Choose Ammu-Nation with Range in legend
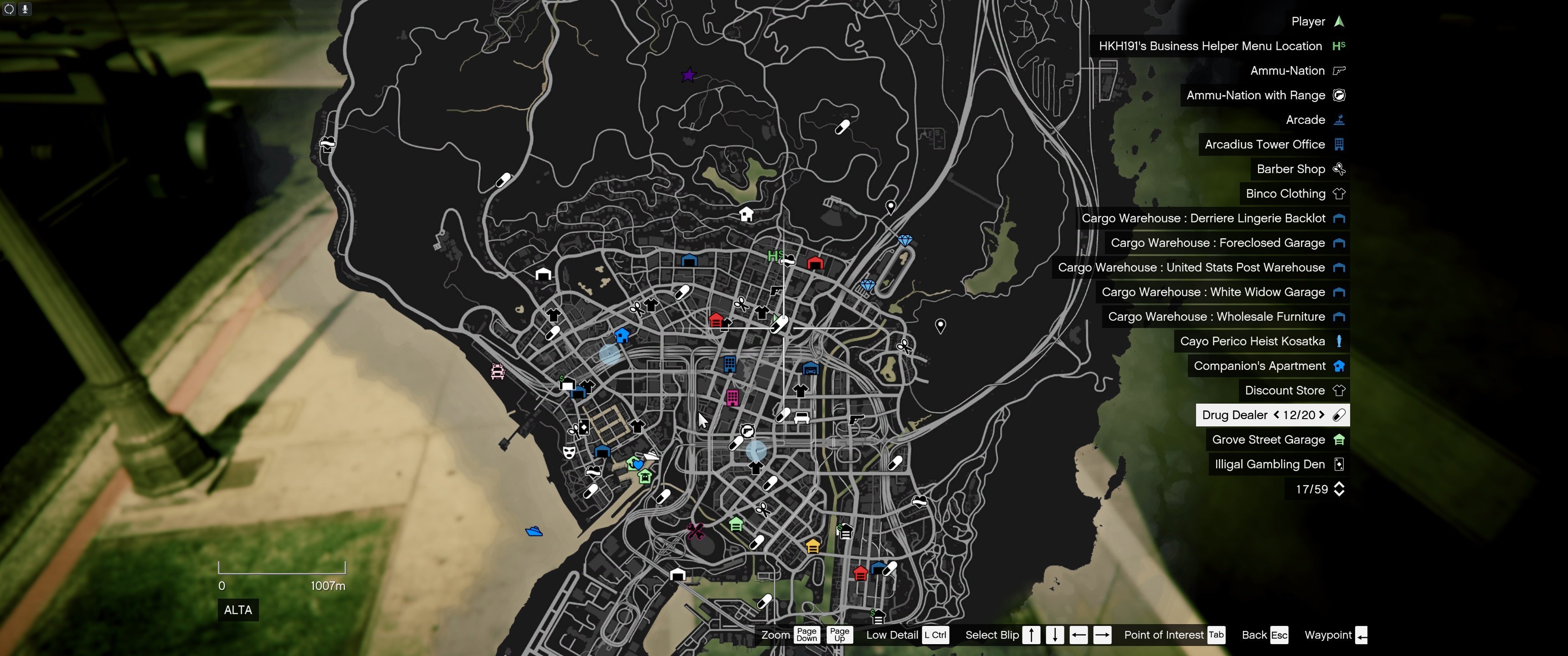Screen dimensions: 1568x656 [1255, 95]
